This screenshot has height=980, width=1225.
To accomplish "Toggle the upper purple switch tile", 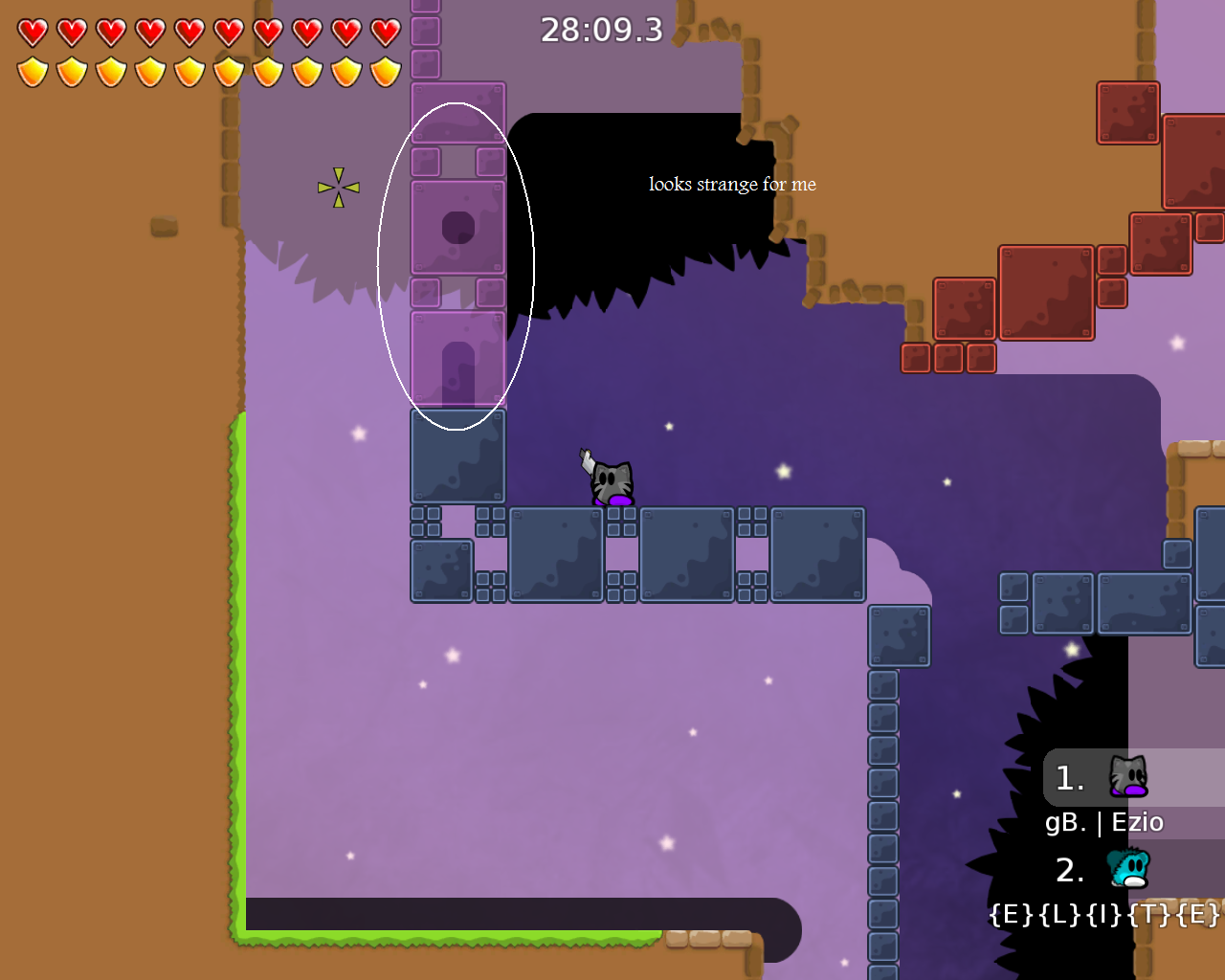I will (457, 225).
